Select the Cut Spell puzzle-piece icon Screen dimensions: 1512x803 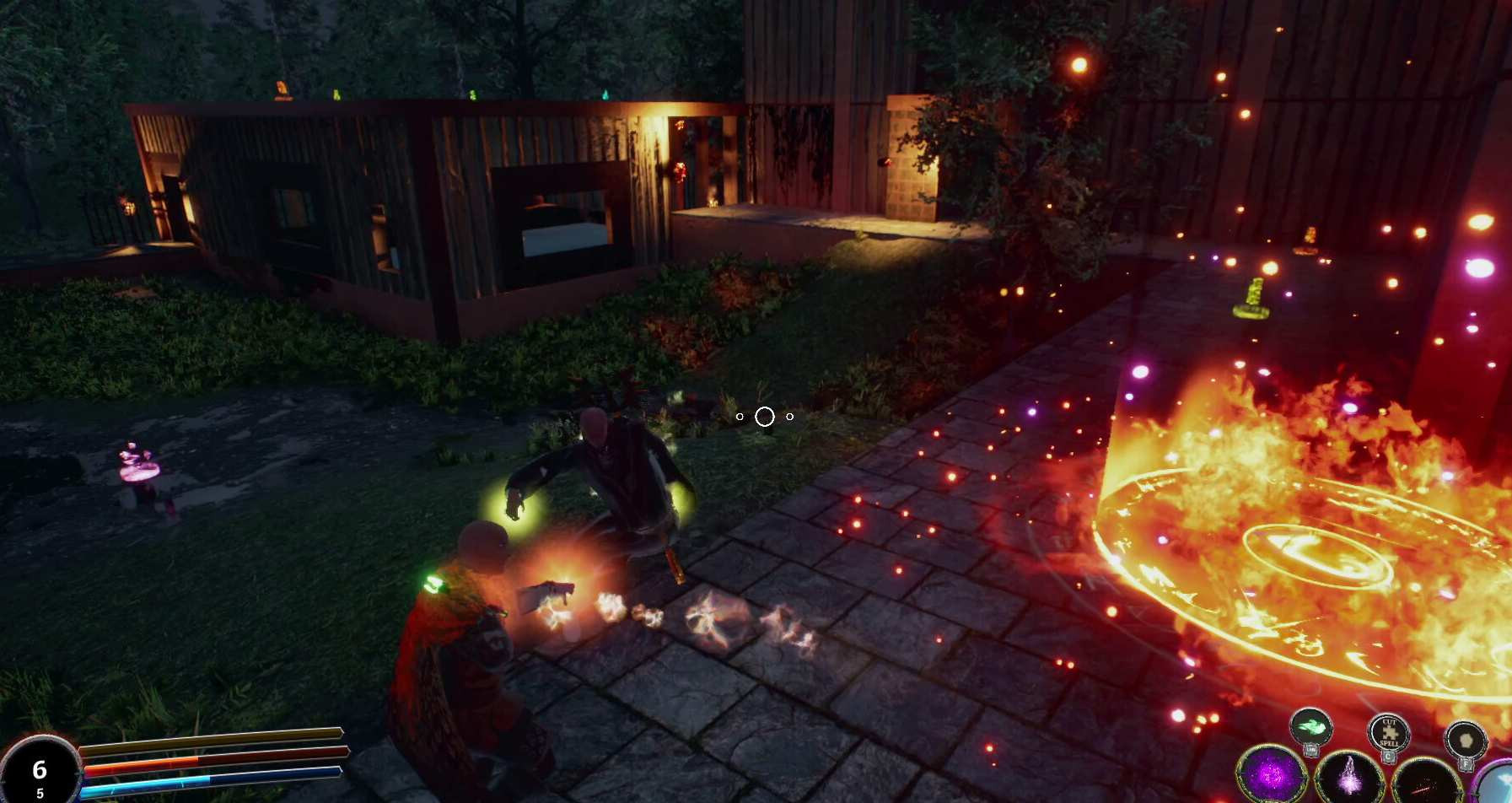tap(1388, 733)
